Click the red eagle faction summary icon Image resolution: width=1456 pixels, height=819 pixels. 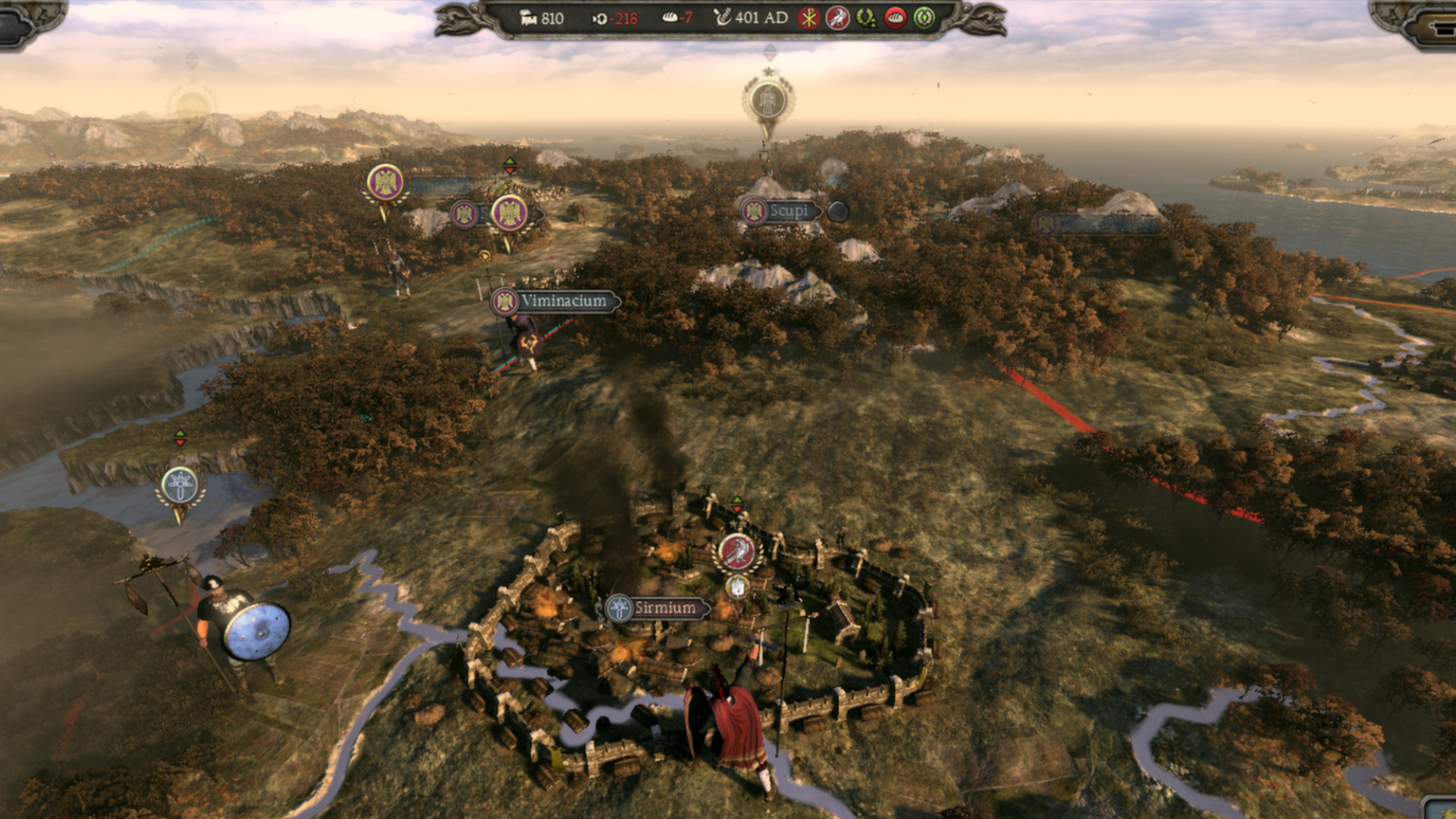(839, 17)
